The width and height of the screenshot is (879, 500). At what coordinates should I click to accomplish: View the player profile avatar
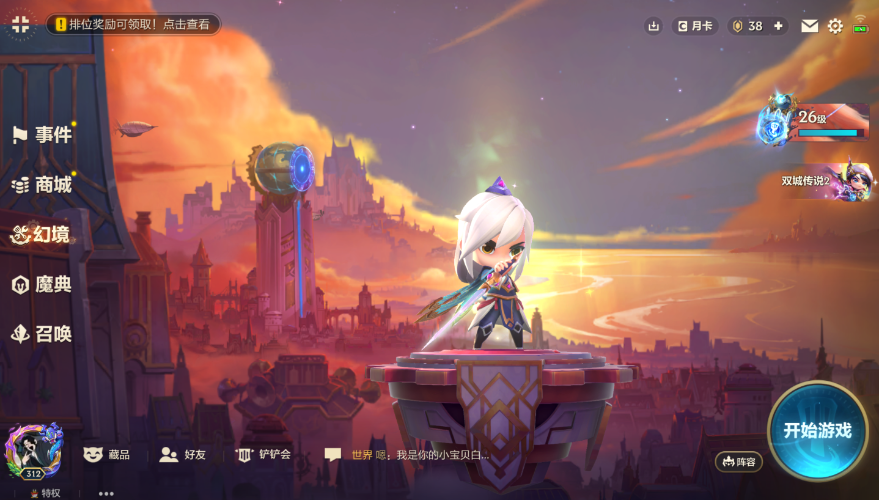click(34, 450)
